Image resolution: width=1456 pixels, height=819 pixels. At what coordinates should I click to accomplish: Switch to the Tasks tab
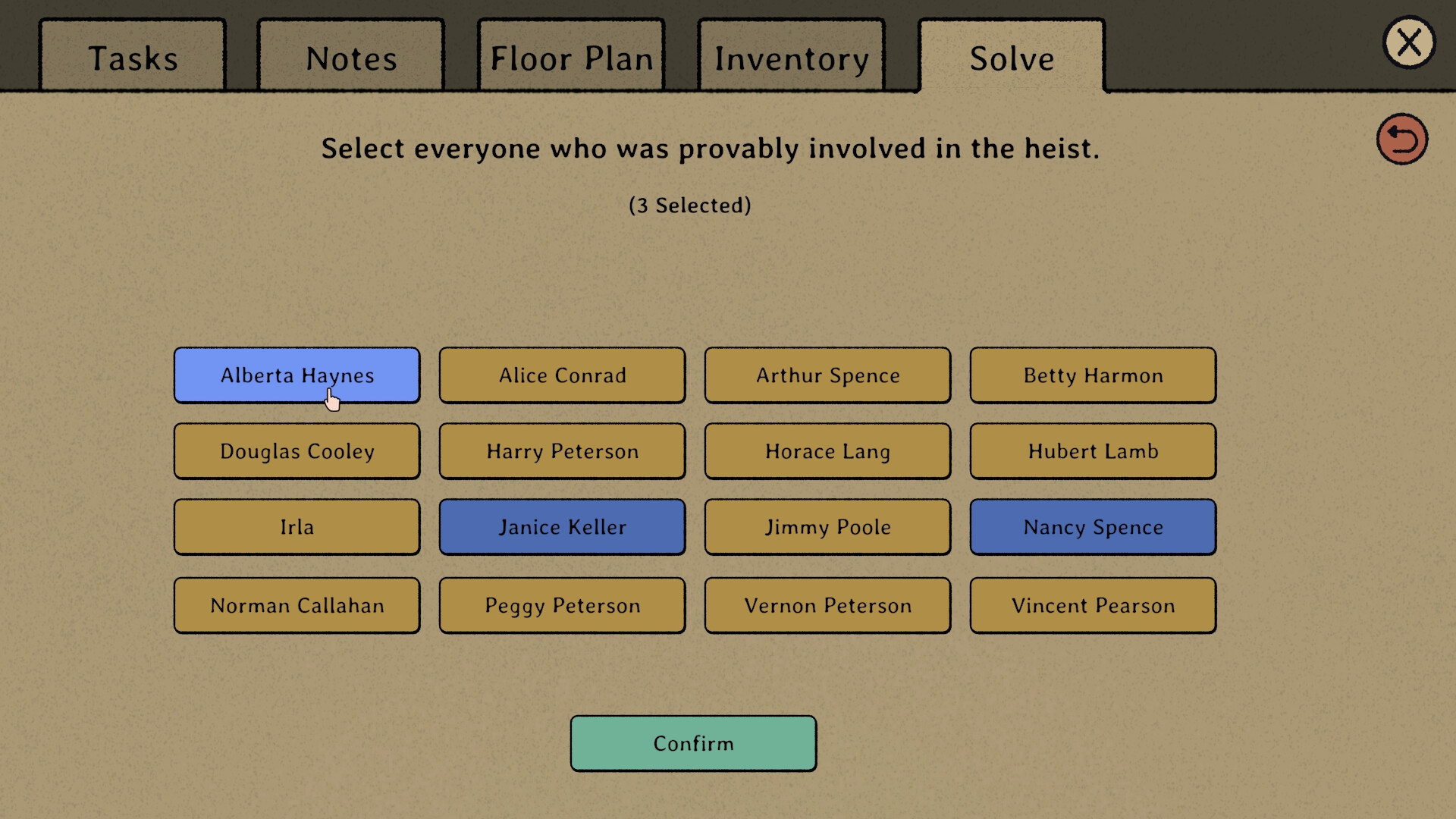pyautogui.click(x=133, y=57)
